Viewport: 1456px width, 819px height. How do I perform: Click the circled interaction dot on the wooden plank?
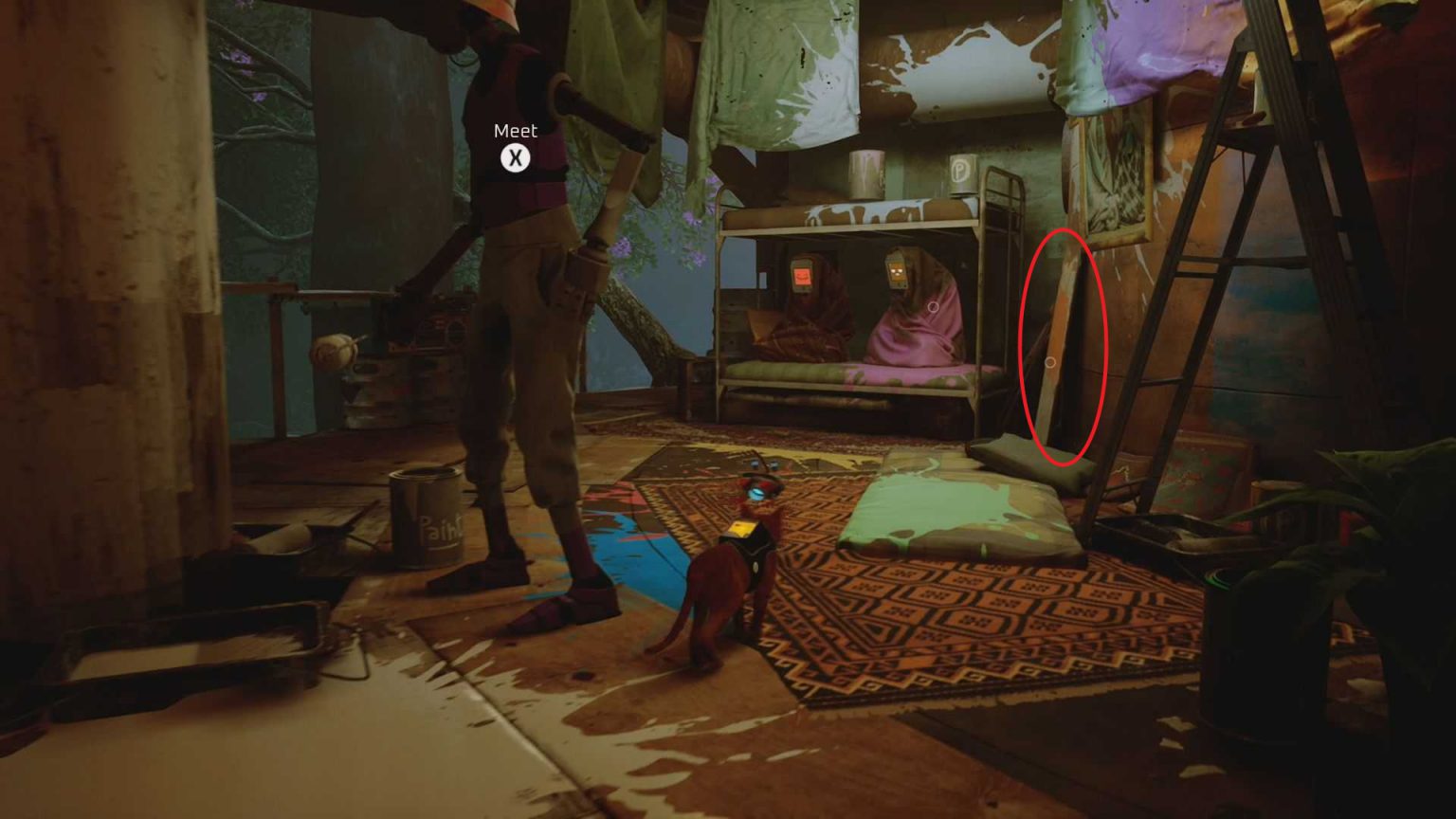point(1052,361)
